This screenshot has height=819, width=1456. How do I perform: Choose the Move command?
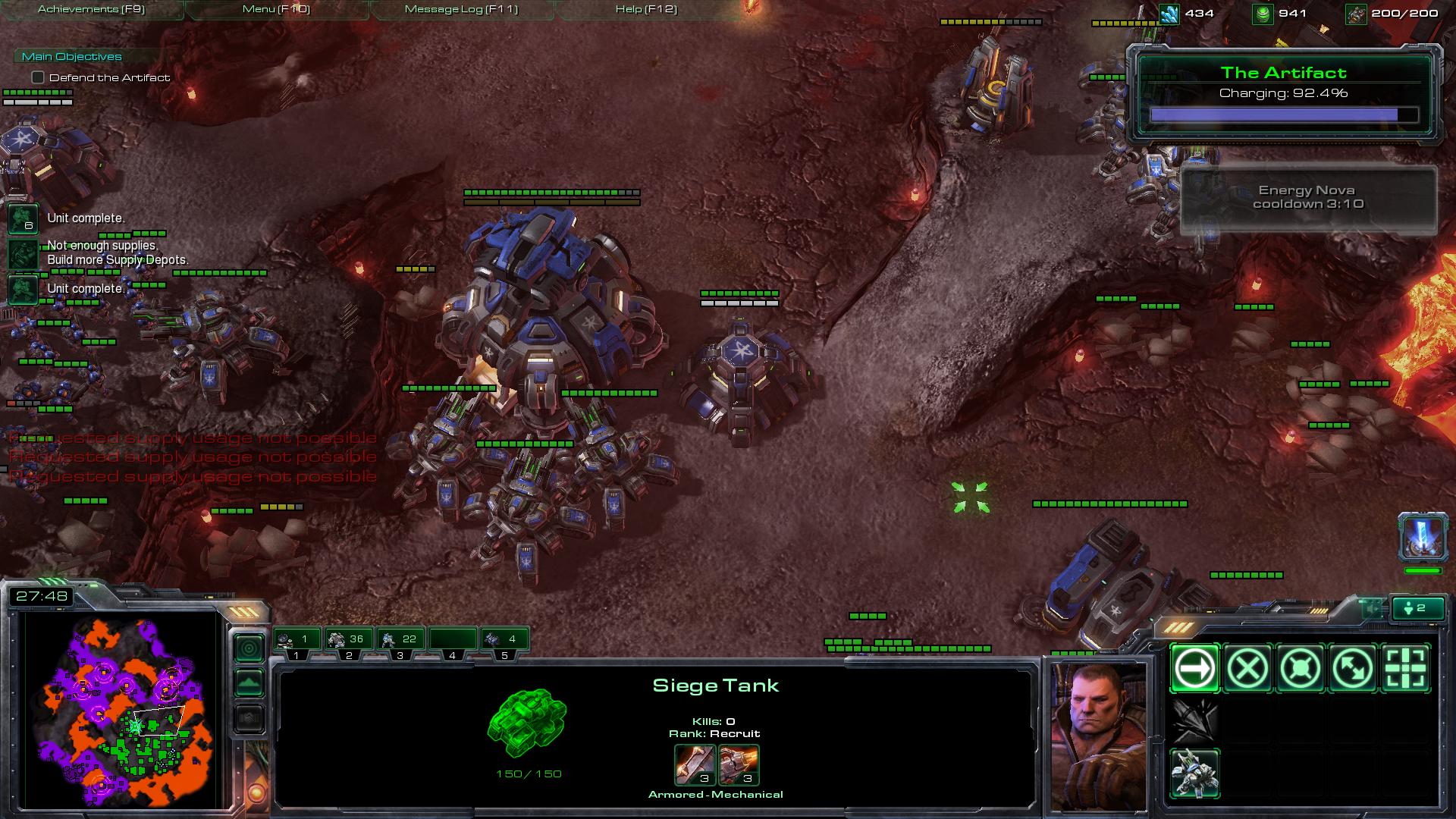[x=1194, y=668]
